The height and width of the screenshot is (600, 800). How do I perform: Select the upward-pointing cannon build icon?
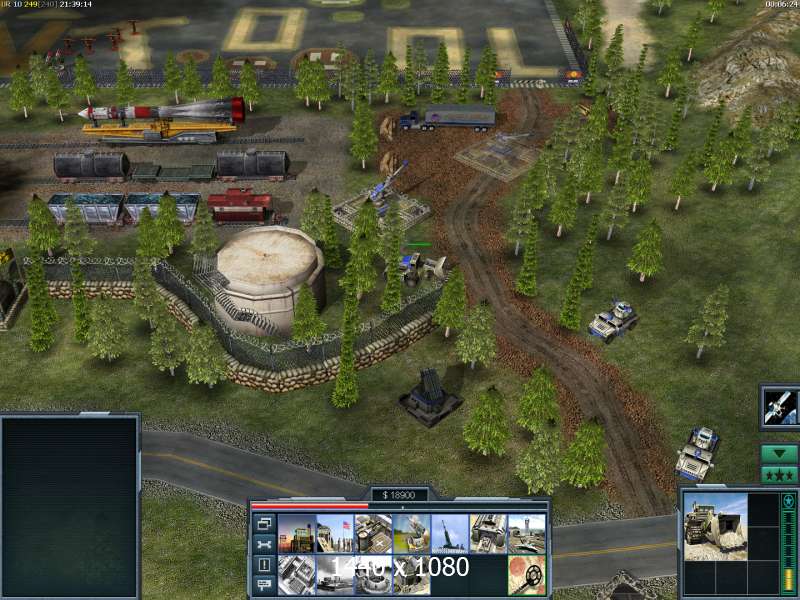pos(450,533)
